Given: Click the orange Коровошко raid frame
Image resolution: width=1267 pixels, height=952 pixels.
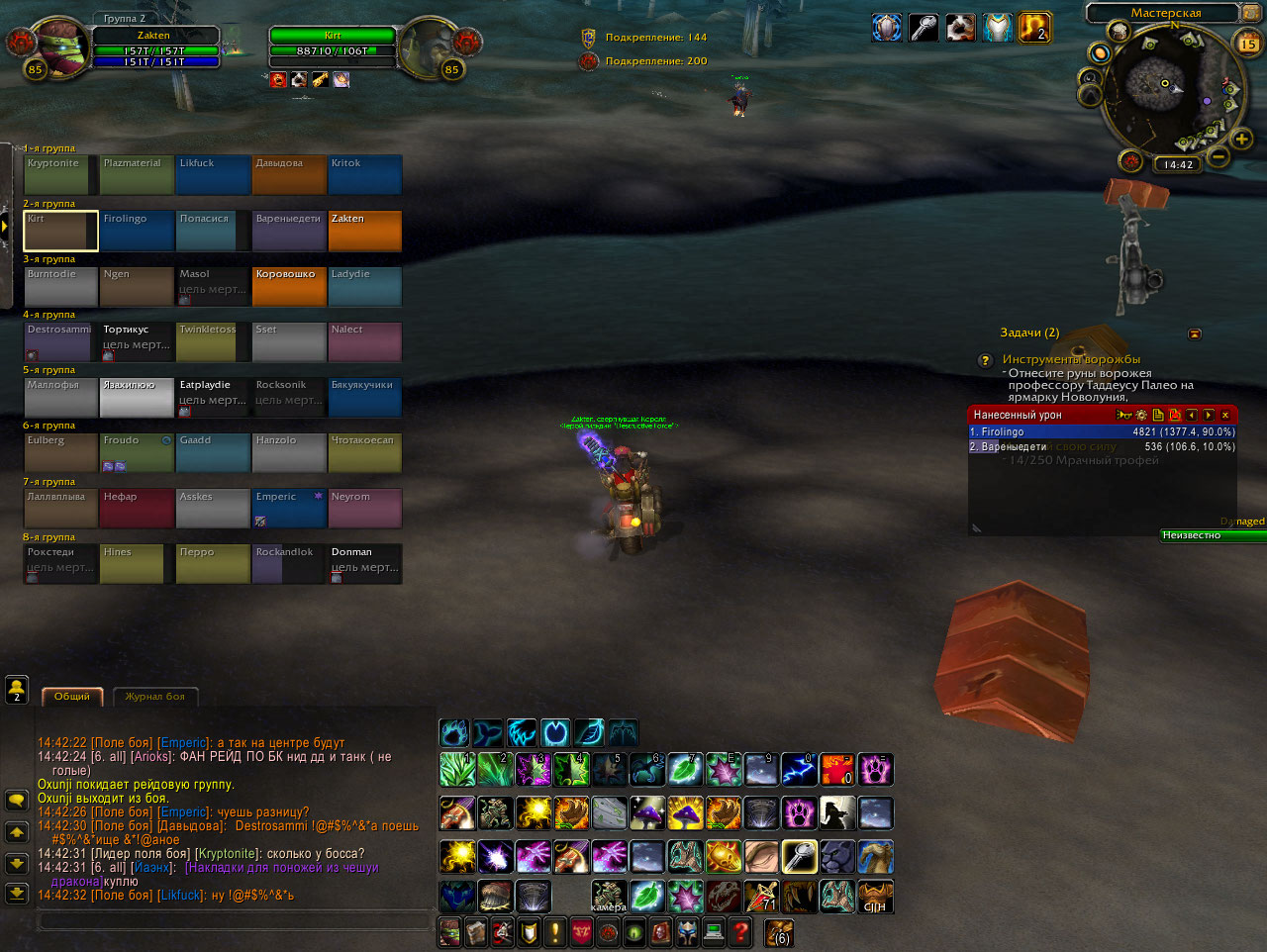Looking at the screenshot, I should coord(289,286).
